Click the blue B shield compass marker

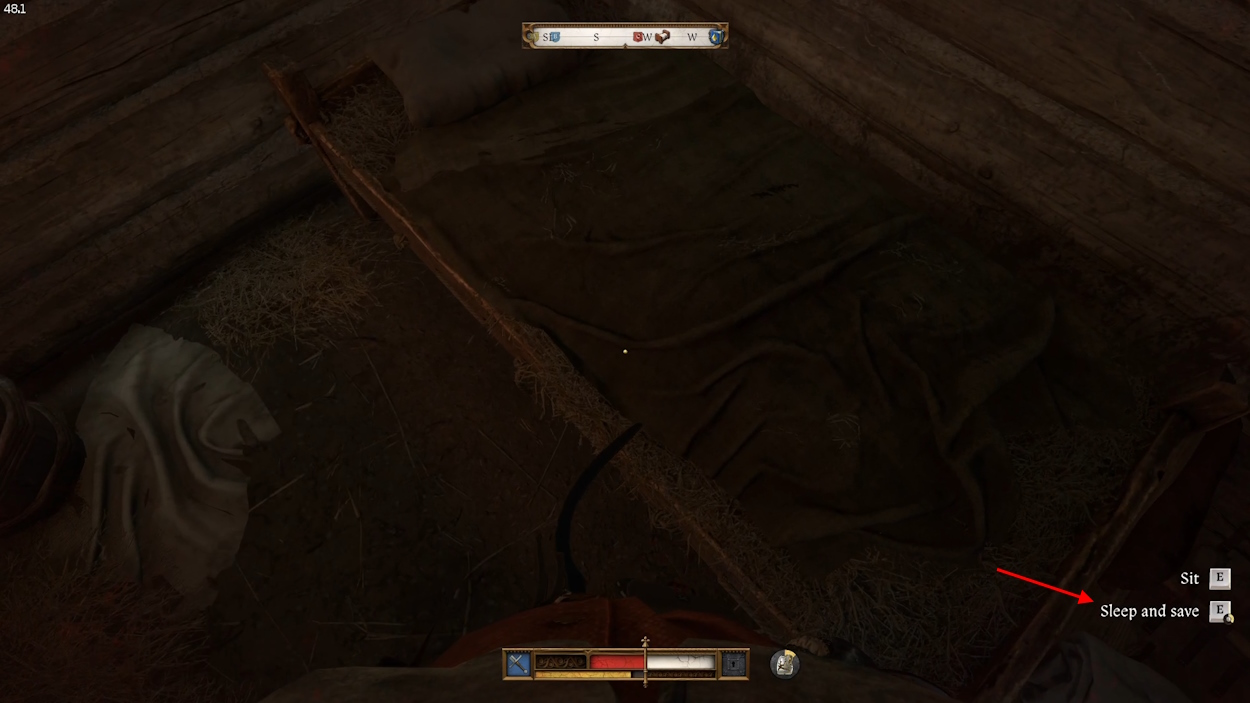[554, 37]
